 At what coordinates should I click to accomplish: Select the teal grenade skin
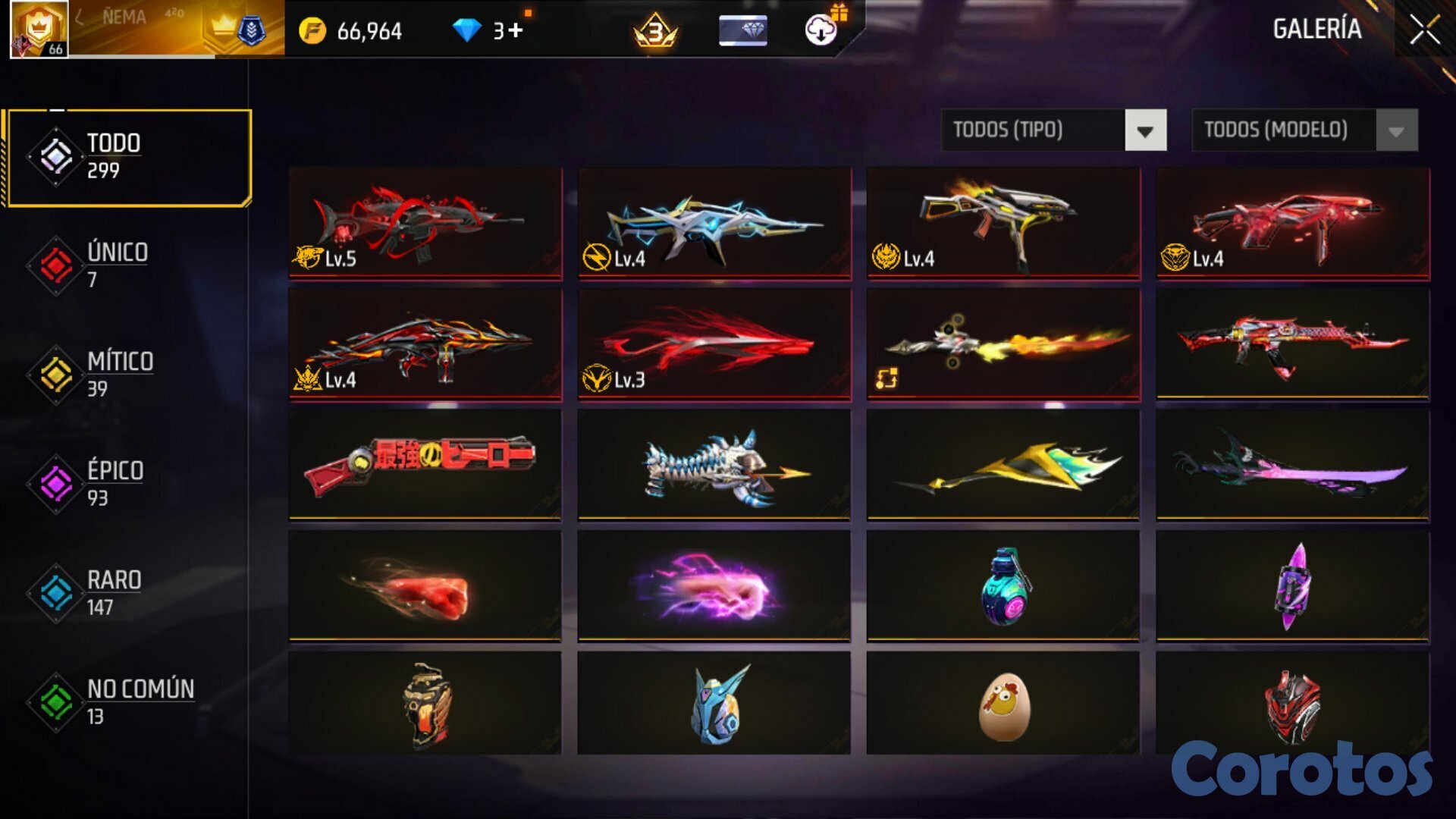point(1003,585)
